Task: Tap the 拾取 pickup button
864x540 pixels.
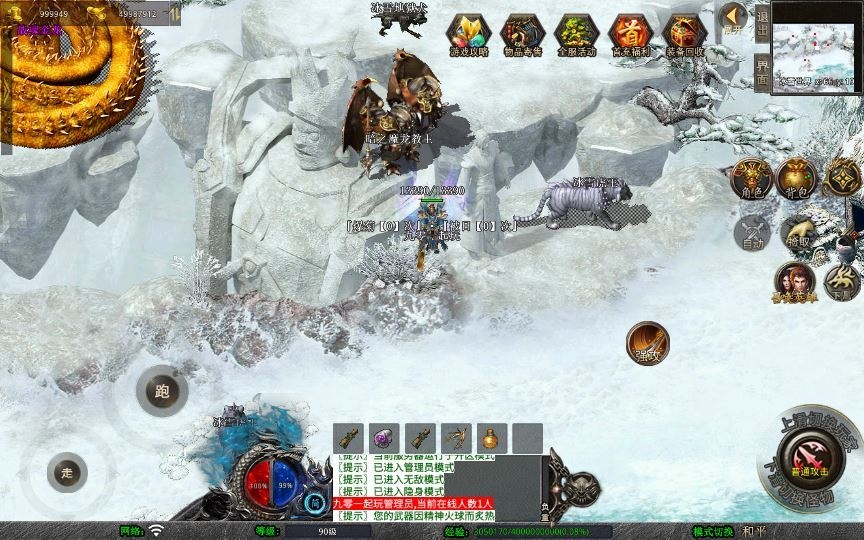Action: click(x=797, y=233)
